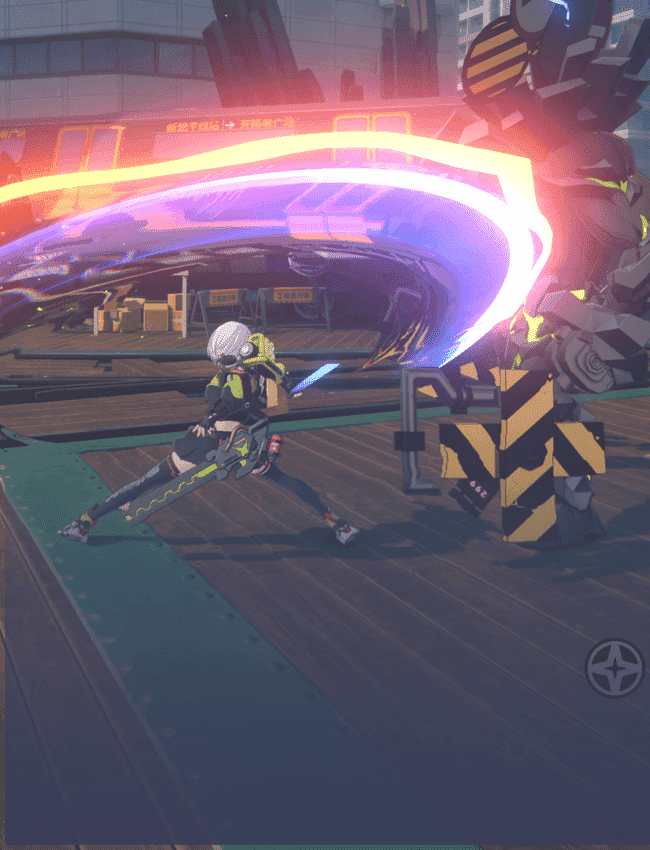Image resolution: width=650 pixels, height=850 pixels.
Task: Click the round four-pointed star icon
Action: pyautogui.click(x=614, y=668)
